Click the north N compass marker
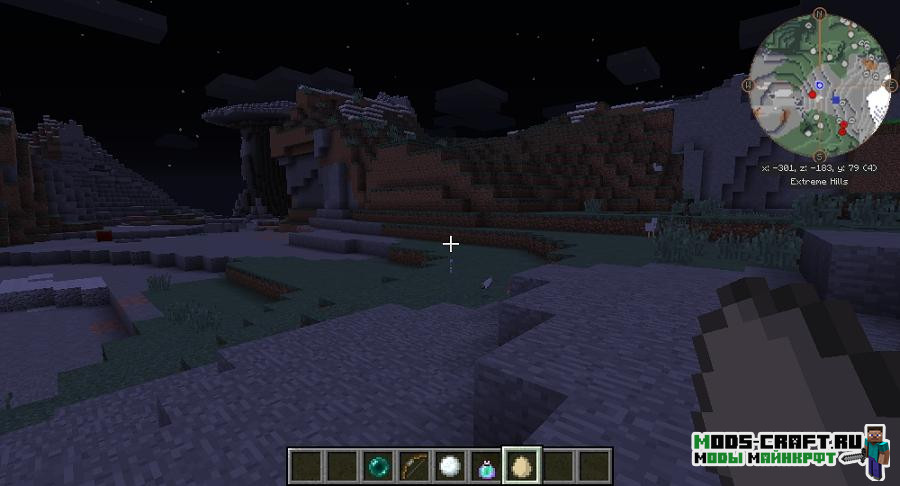 [819, 14]
